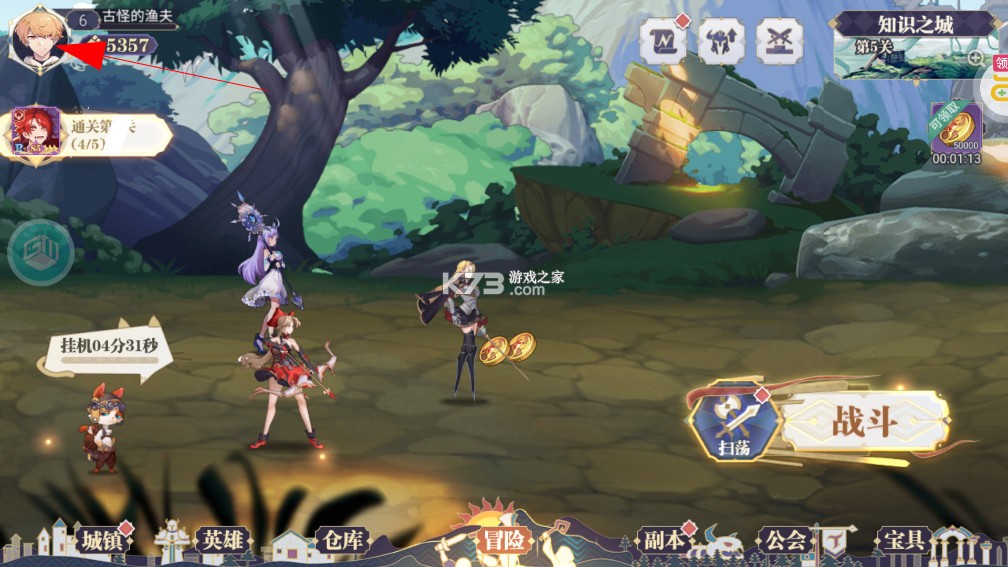Show the 宝具 treasures tab

[x=905, y=540]
